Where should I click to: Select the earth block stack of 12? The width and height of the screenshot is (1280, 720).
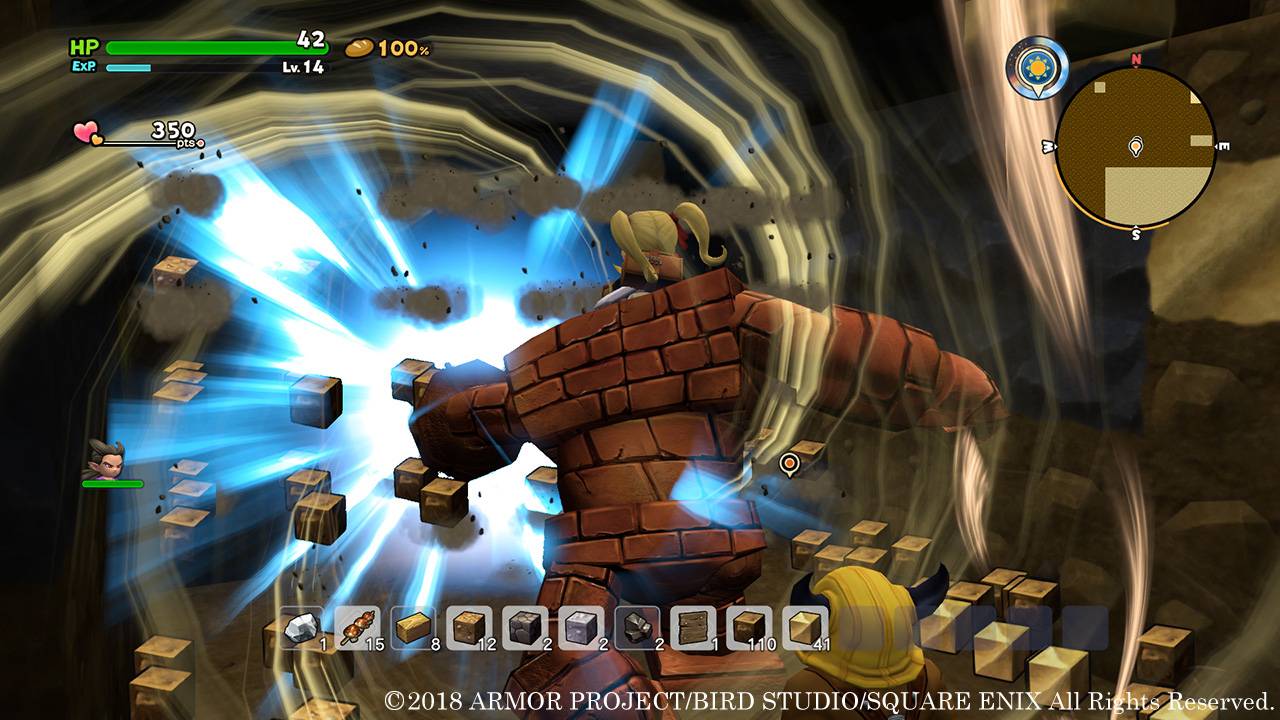coord(470,628)
